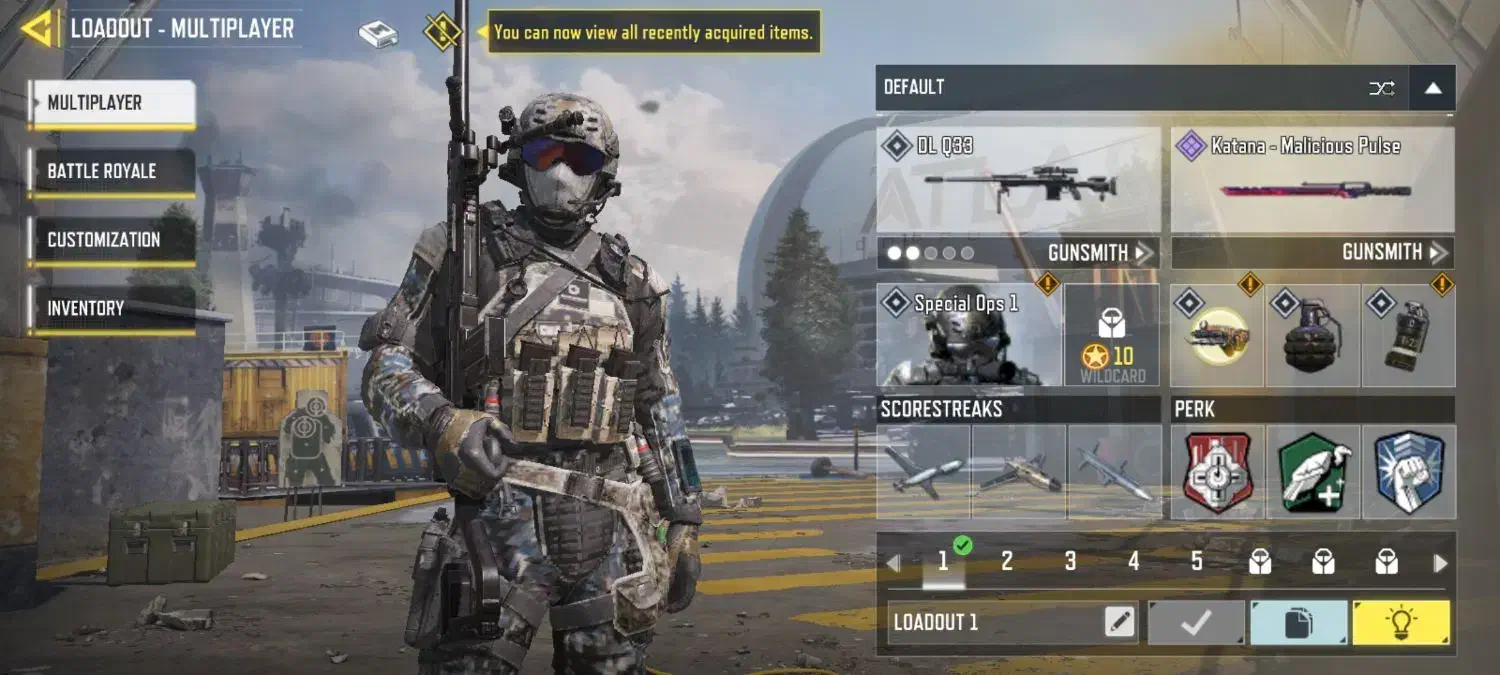Click the shuffle icon beside Default
The height and width of the screenshot is (675, 1500).
click(x=1381, y=88)
